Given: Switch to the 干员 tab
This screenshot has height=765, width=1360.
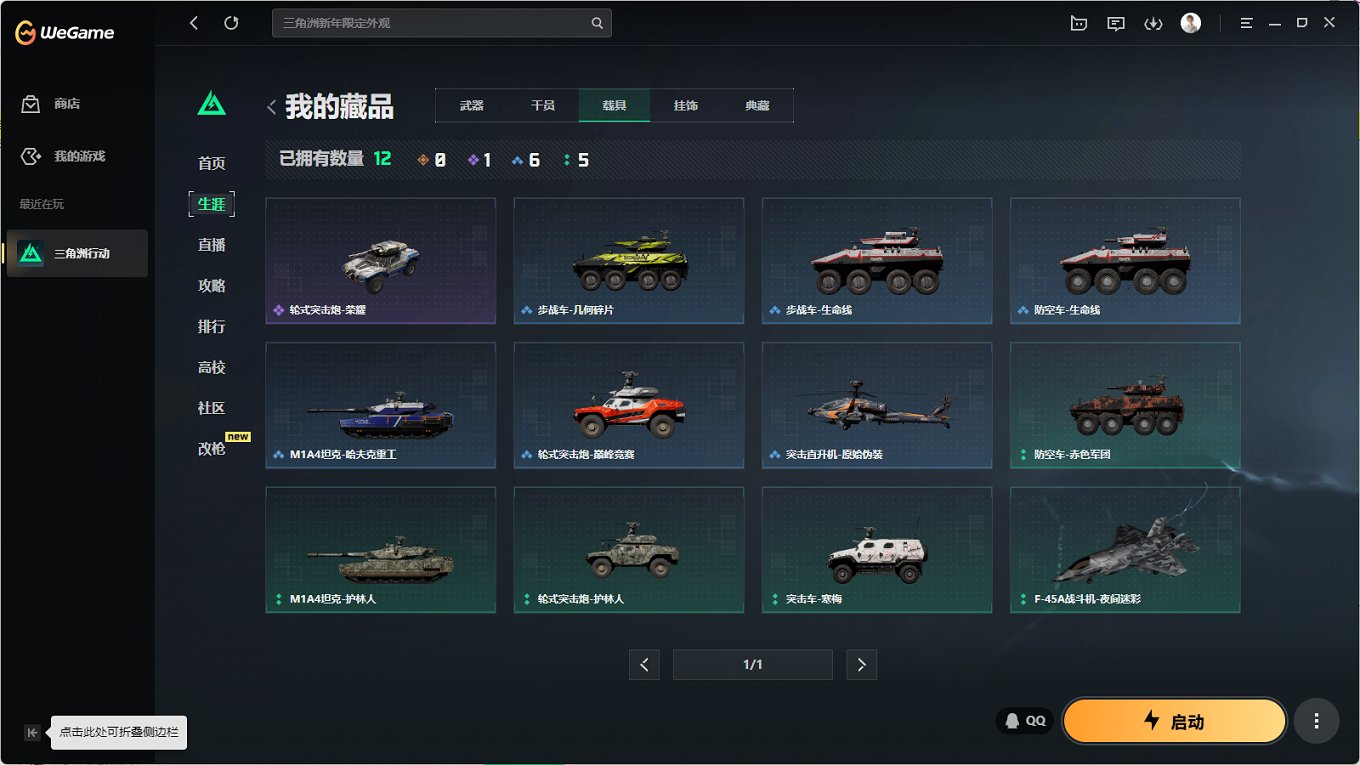Looking at the screenshot, I should 542,104.
